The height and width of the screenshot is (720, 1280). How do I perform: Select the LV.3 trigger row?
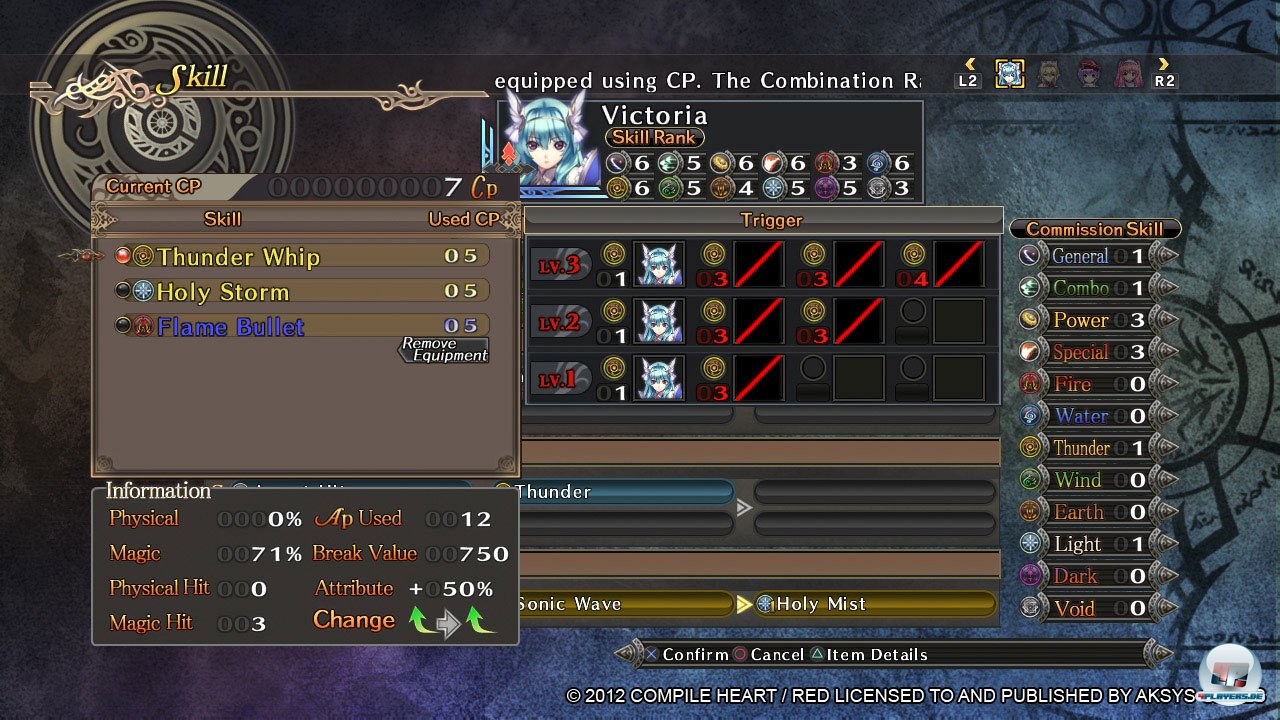pos(560,265)
